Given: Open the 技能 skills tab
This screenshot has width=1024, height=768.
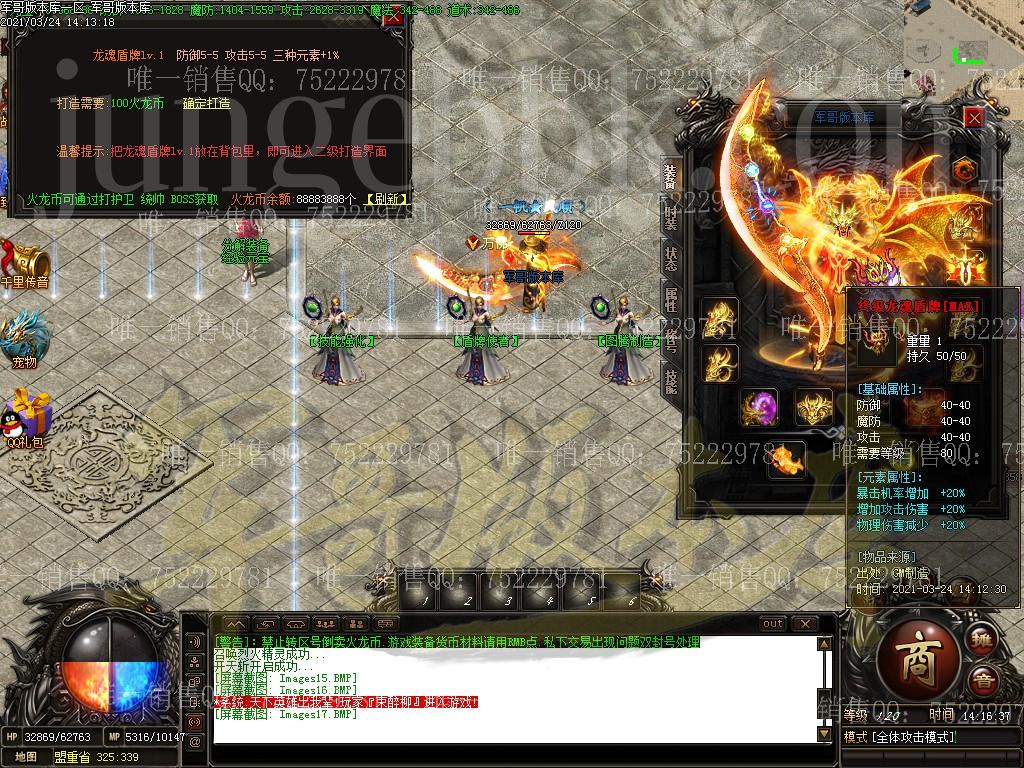Looking at the screenshot, I should tap(670, 378).
